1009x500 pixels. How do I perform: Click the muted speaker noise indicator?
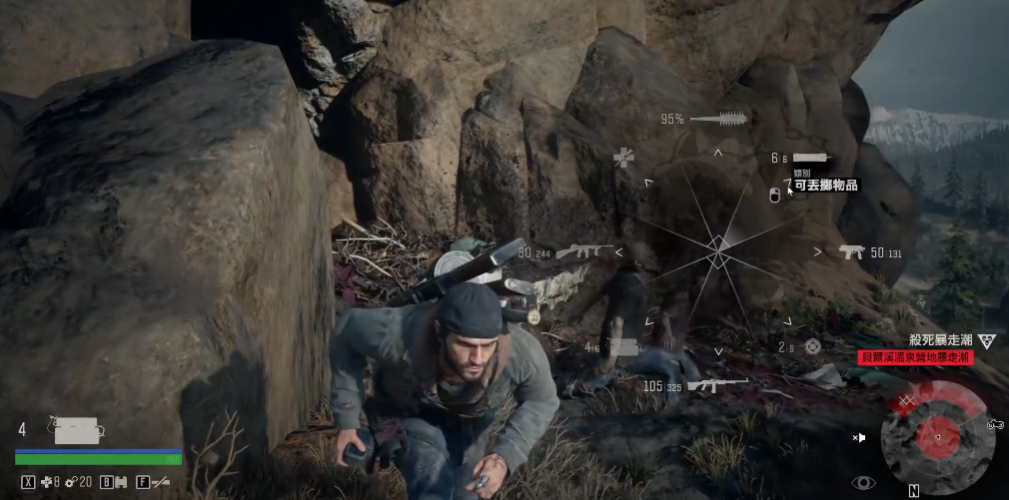858,438
